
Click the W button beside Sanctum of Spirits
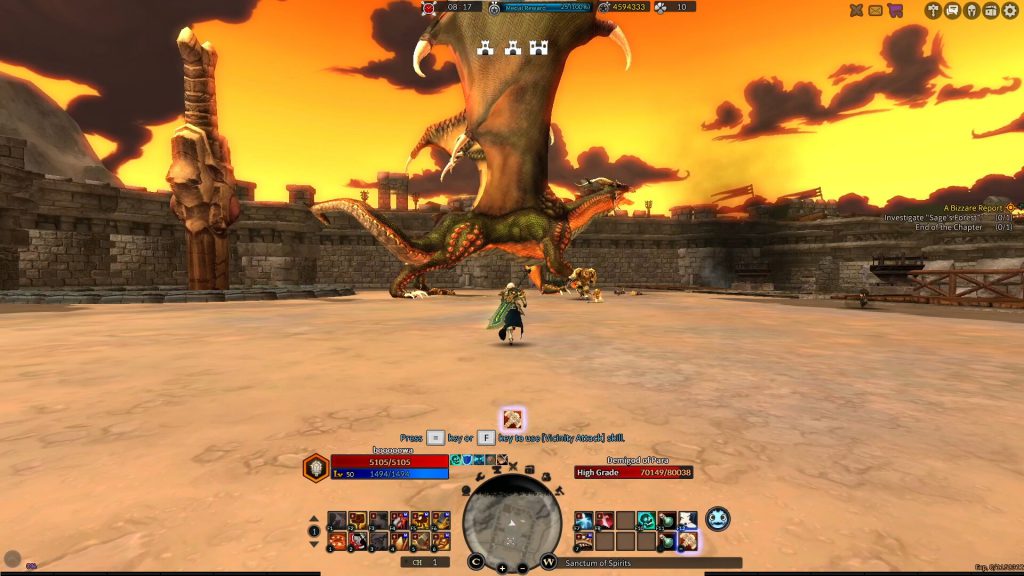pyautogui.click(x=549, y=562)
